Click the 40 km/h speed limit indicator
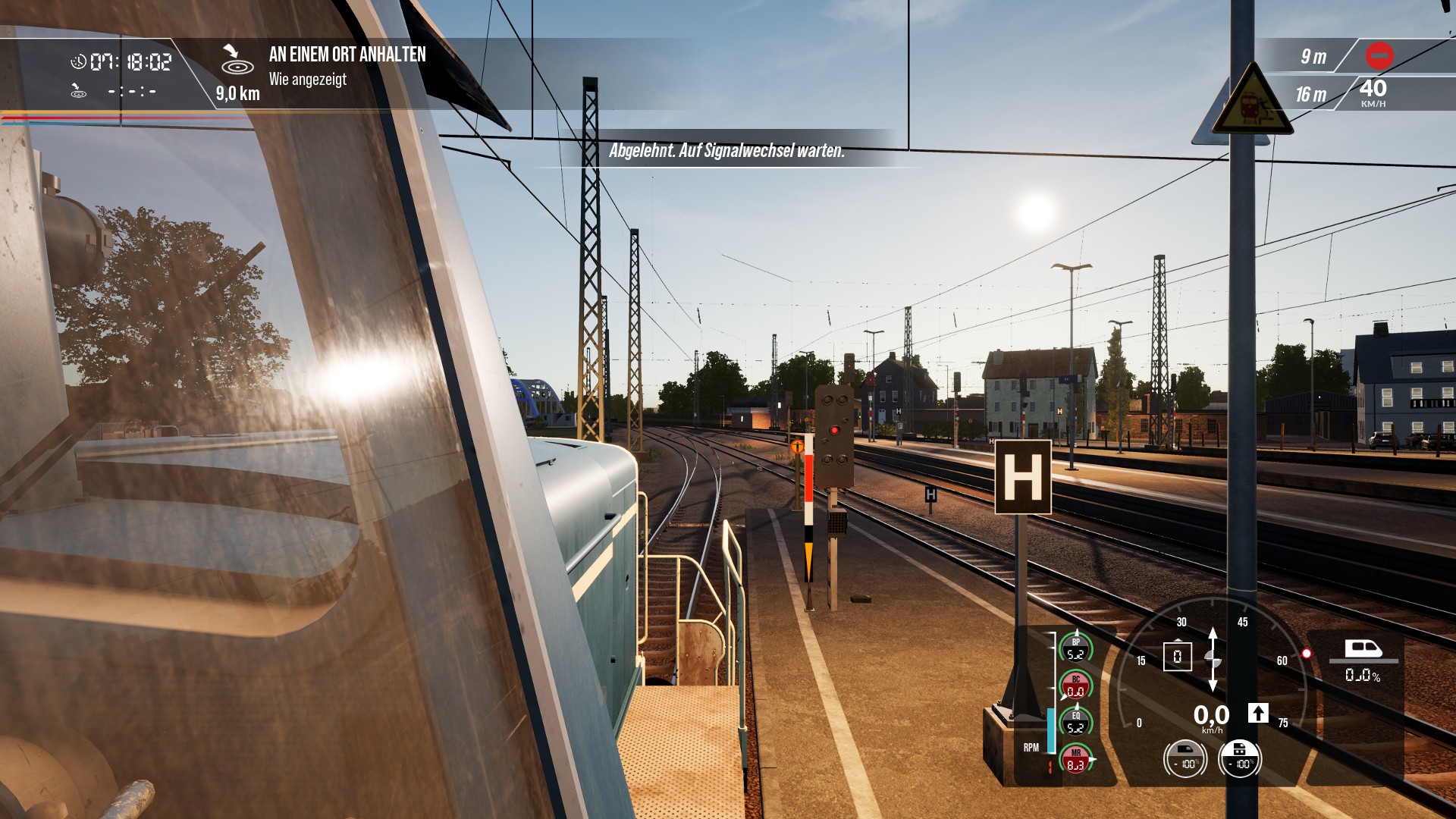Viewport: 1456px width, 819px height. tap(1373, 93)
